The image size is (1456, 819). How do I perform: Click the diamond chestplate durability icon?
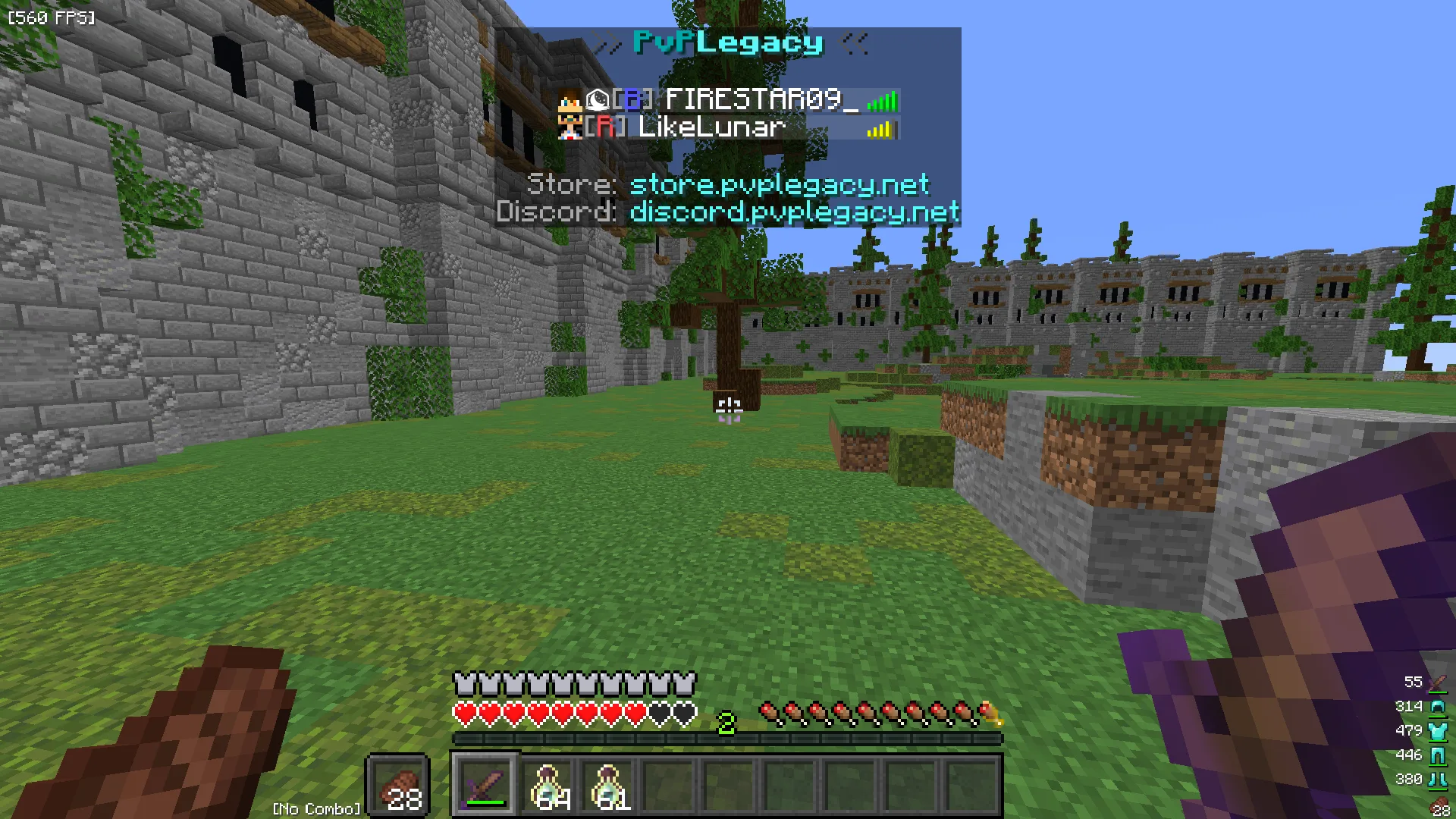coord(1437,731)
